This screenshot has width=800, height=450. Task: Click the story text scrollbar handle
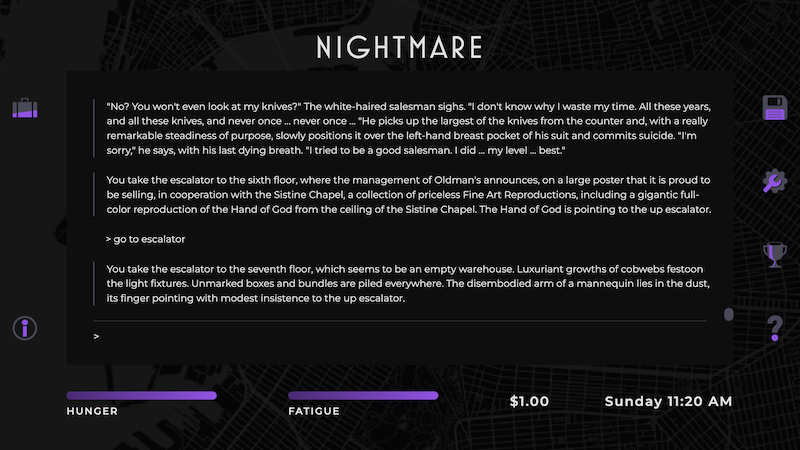[728, 315]
